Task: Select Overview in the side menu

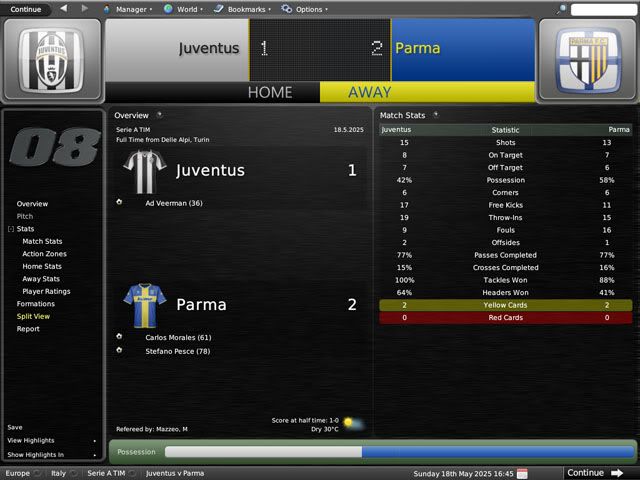Action: pyautogui.click(x=32, y=204)
